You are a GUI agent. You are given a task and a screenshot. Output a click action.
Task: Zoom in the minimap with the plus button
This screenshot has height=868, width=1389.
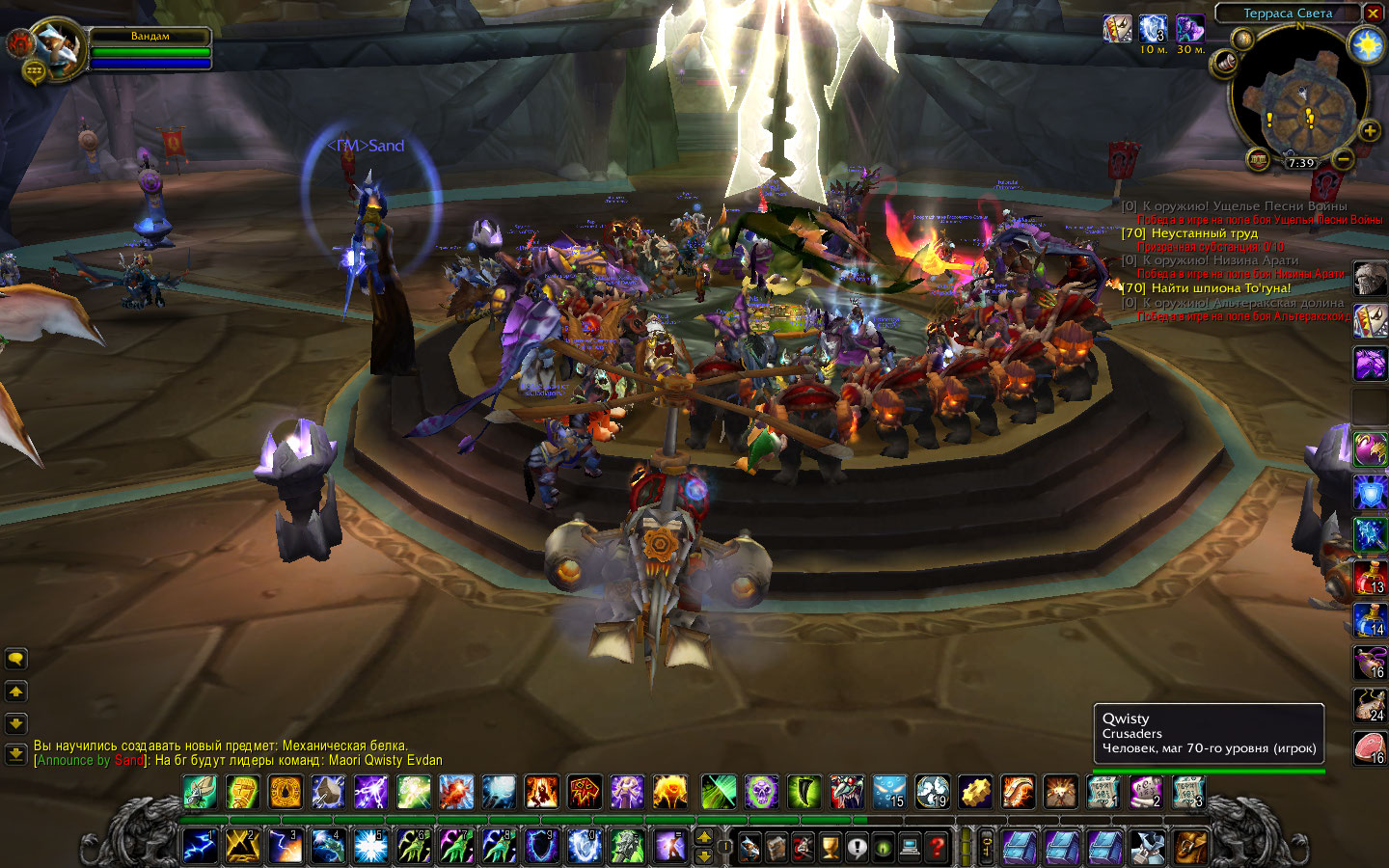point(1369,130)
